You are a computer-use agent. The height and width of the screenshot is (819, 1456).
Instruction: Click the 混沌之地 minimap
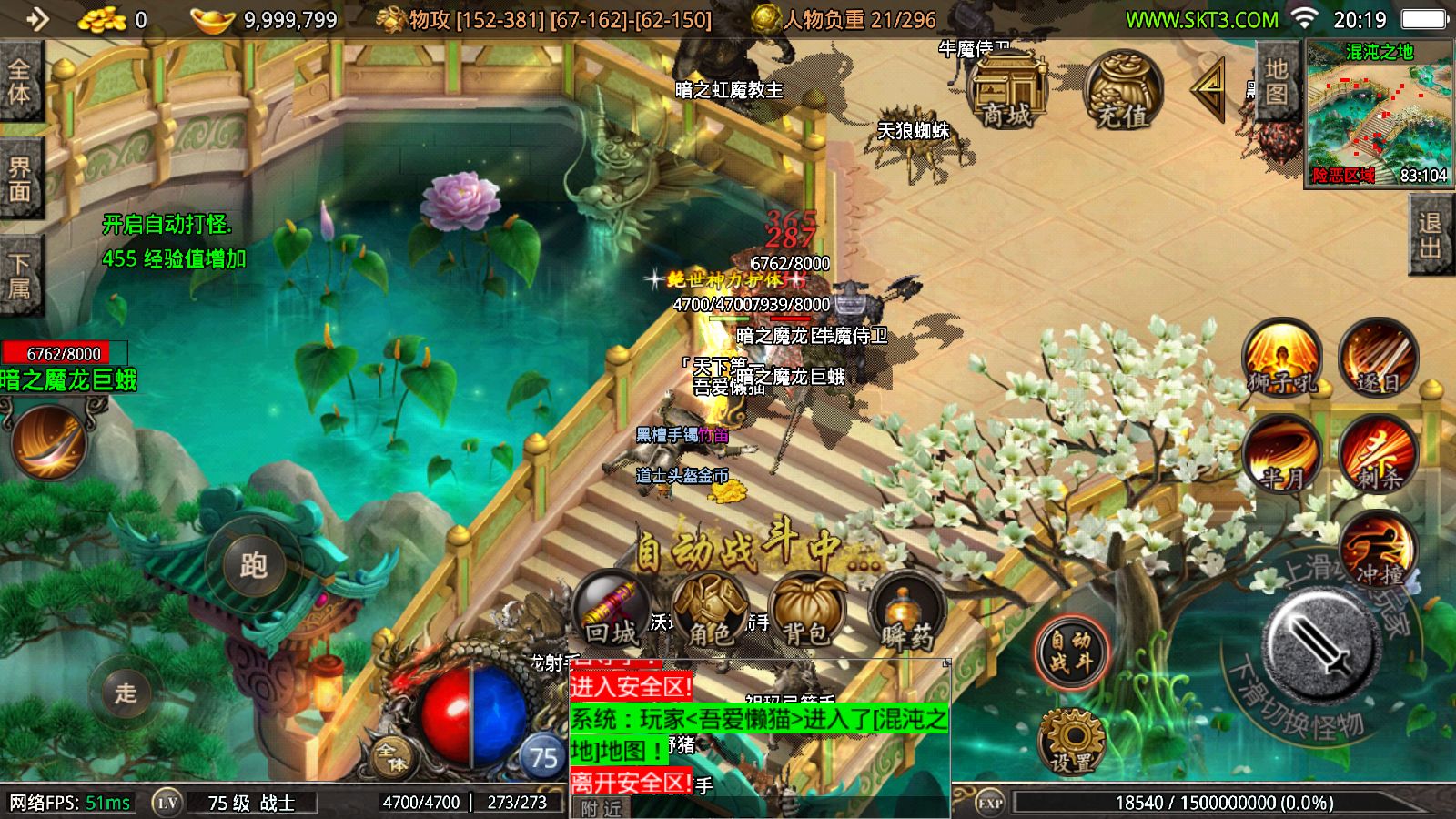[1378, 114]
